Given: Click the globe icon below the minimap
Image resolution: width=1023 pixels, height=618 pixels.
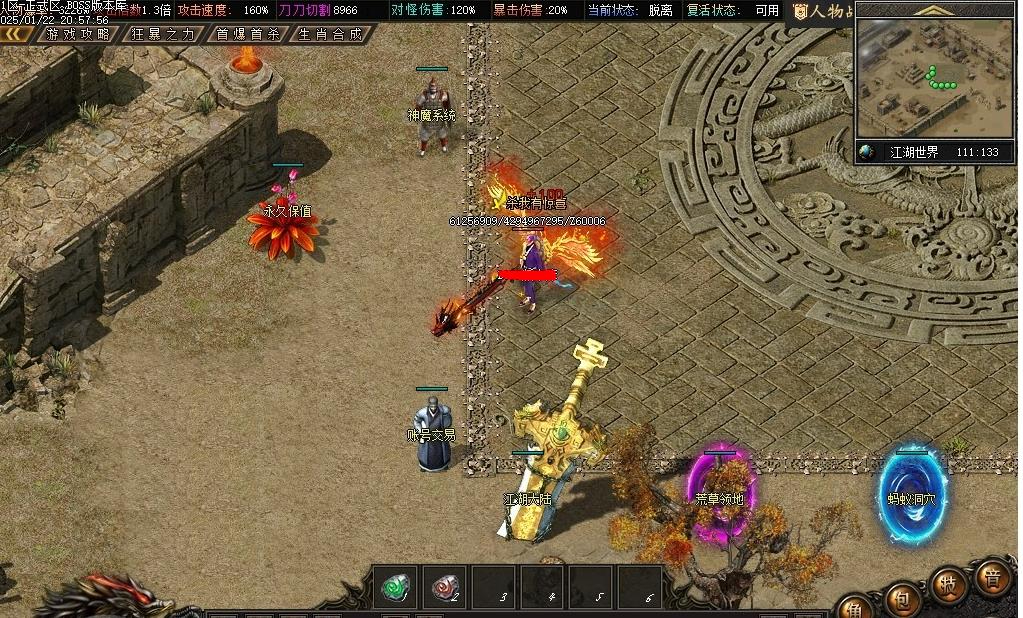Looking at the screenshot, I should (x=867, y=152).
